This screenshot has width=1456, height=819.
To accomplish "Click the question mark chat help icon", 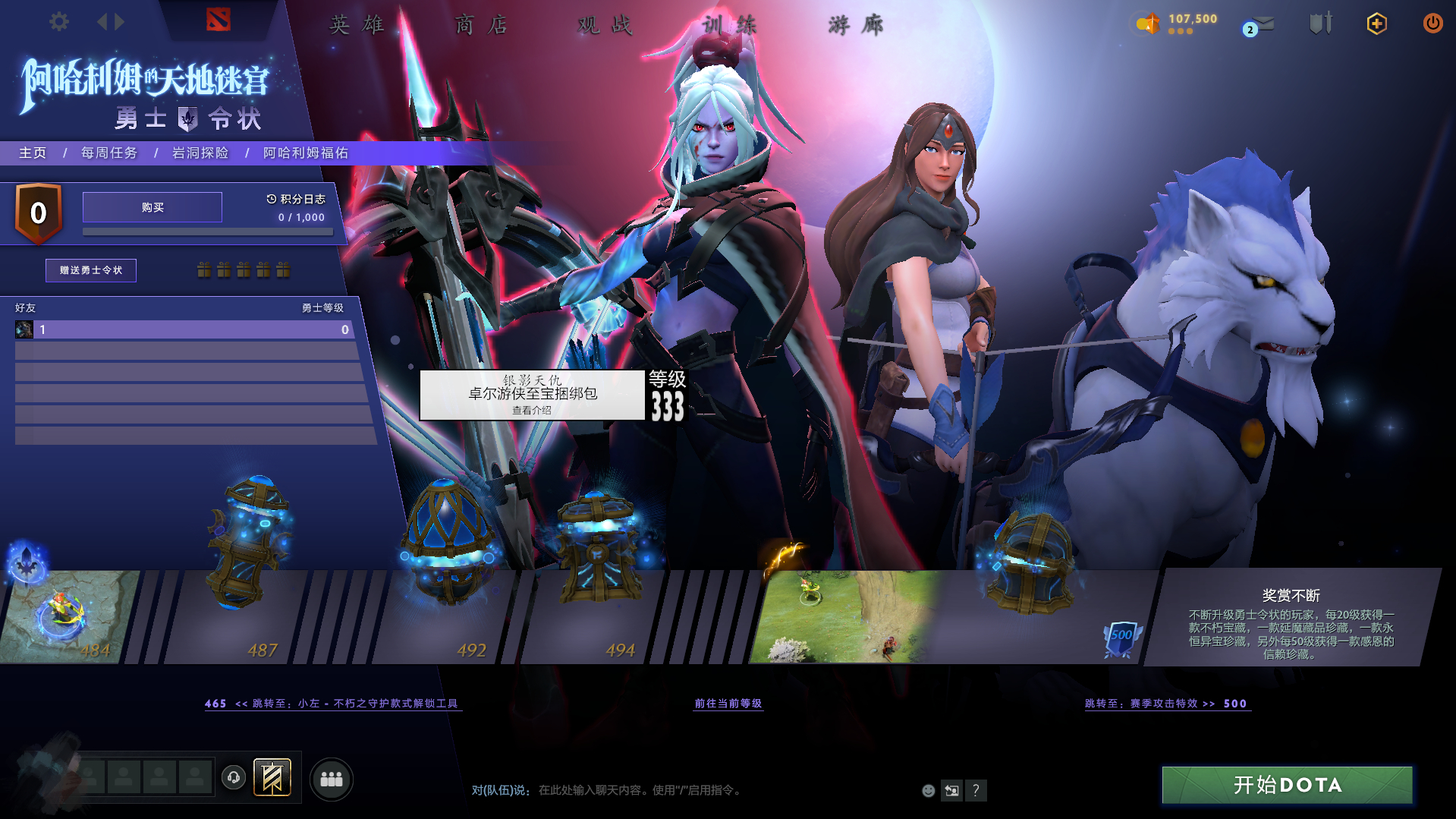I will [976, 790].
